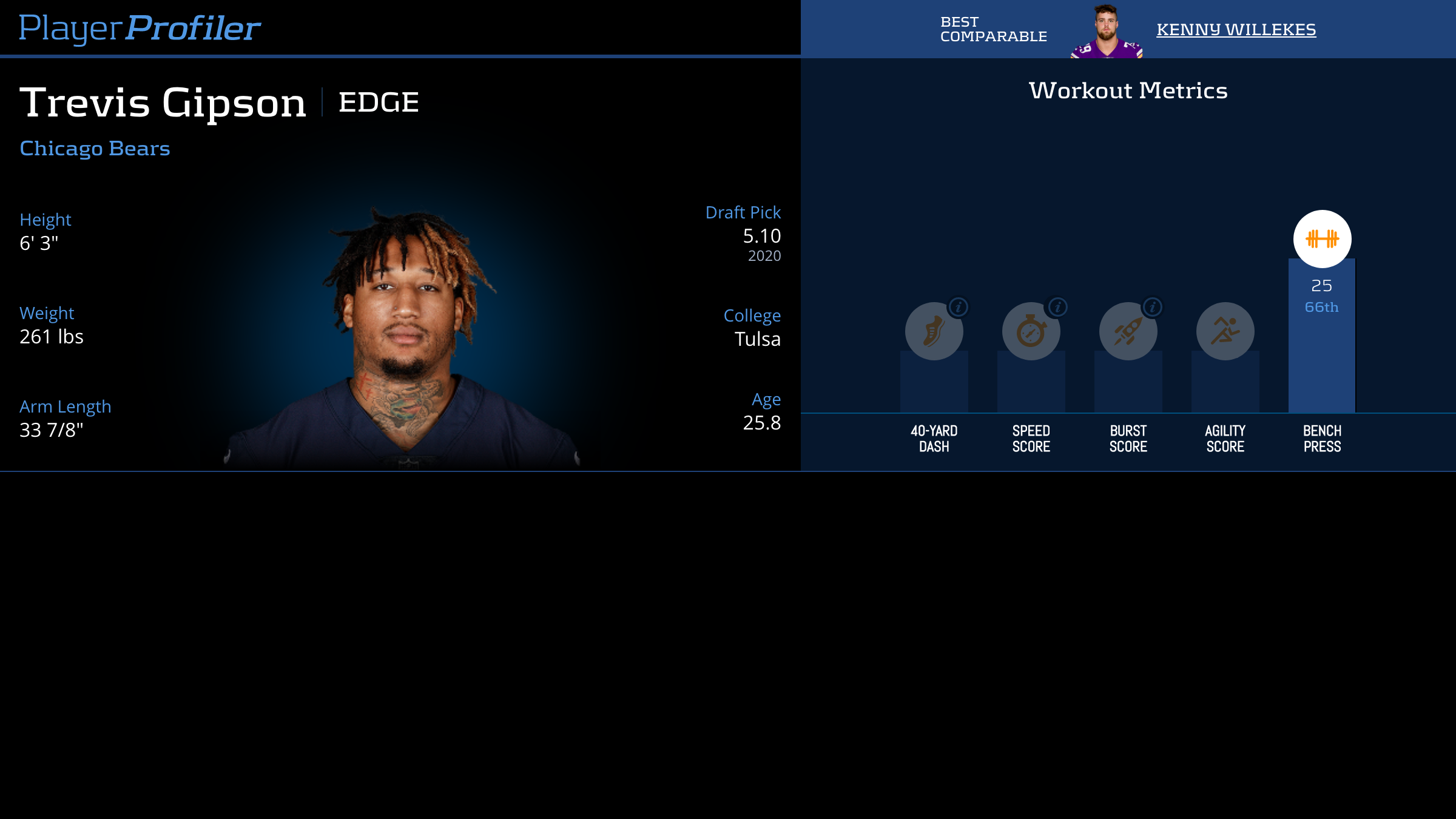Show info for Burst Score metric
The width and height of the screenshot is (1456, 819).
pyautogui.click(x=1153, y=307)
